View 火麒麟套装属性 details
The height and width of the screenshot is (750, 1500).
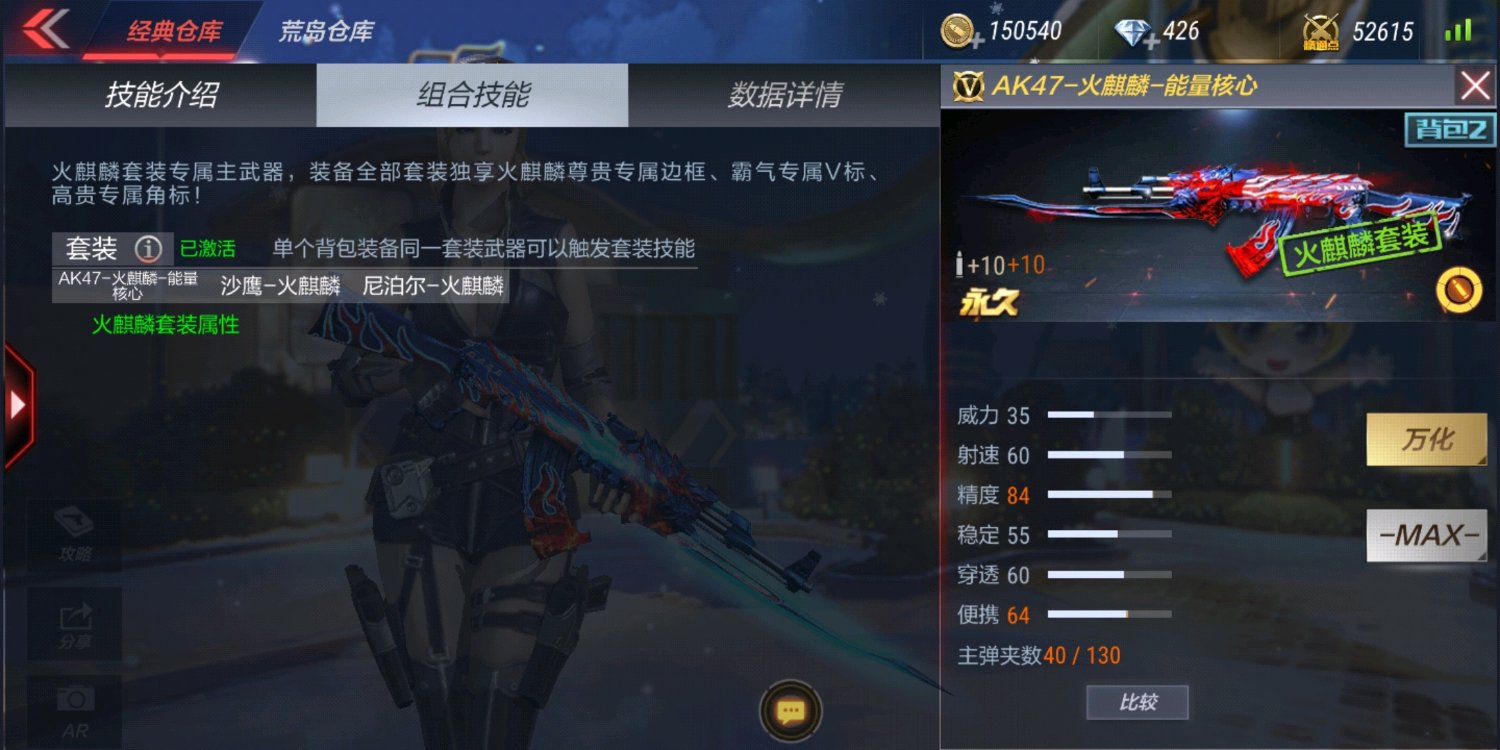[165, 325]
